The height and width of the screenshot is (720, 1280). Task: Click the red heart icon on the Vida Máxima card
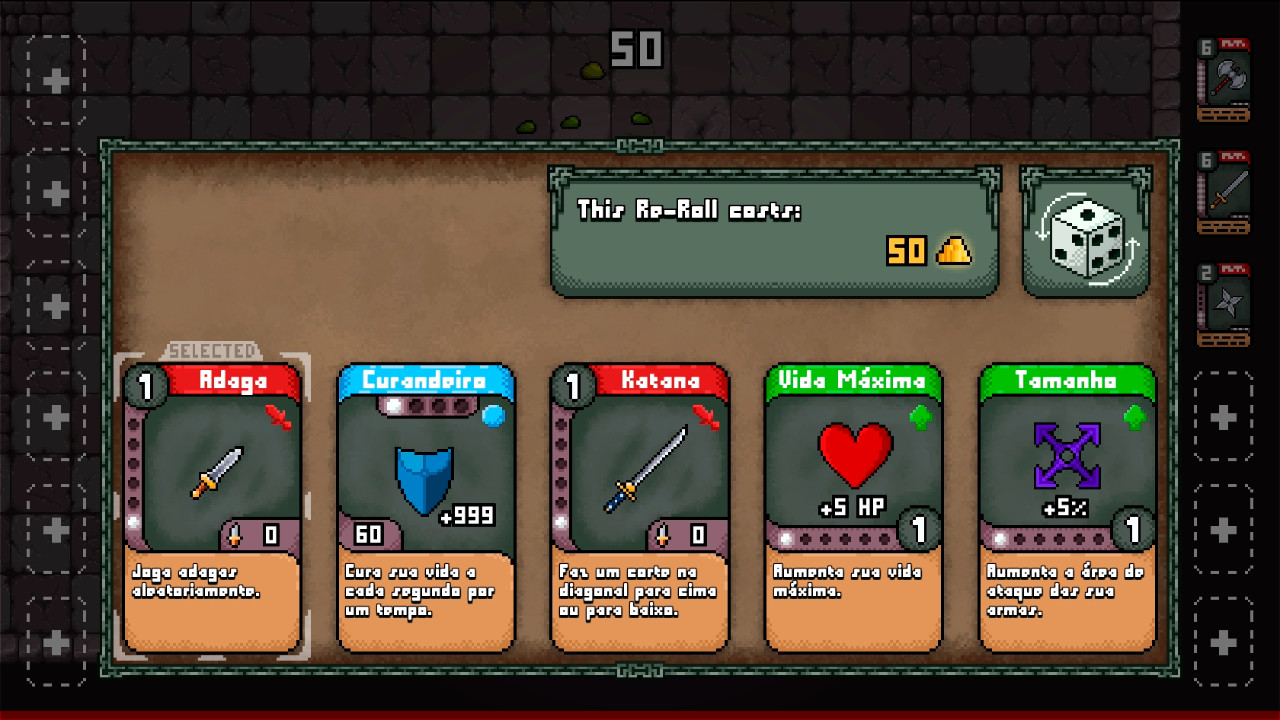(852, 455)
